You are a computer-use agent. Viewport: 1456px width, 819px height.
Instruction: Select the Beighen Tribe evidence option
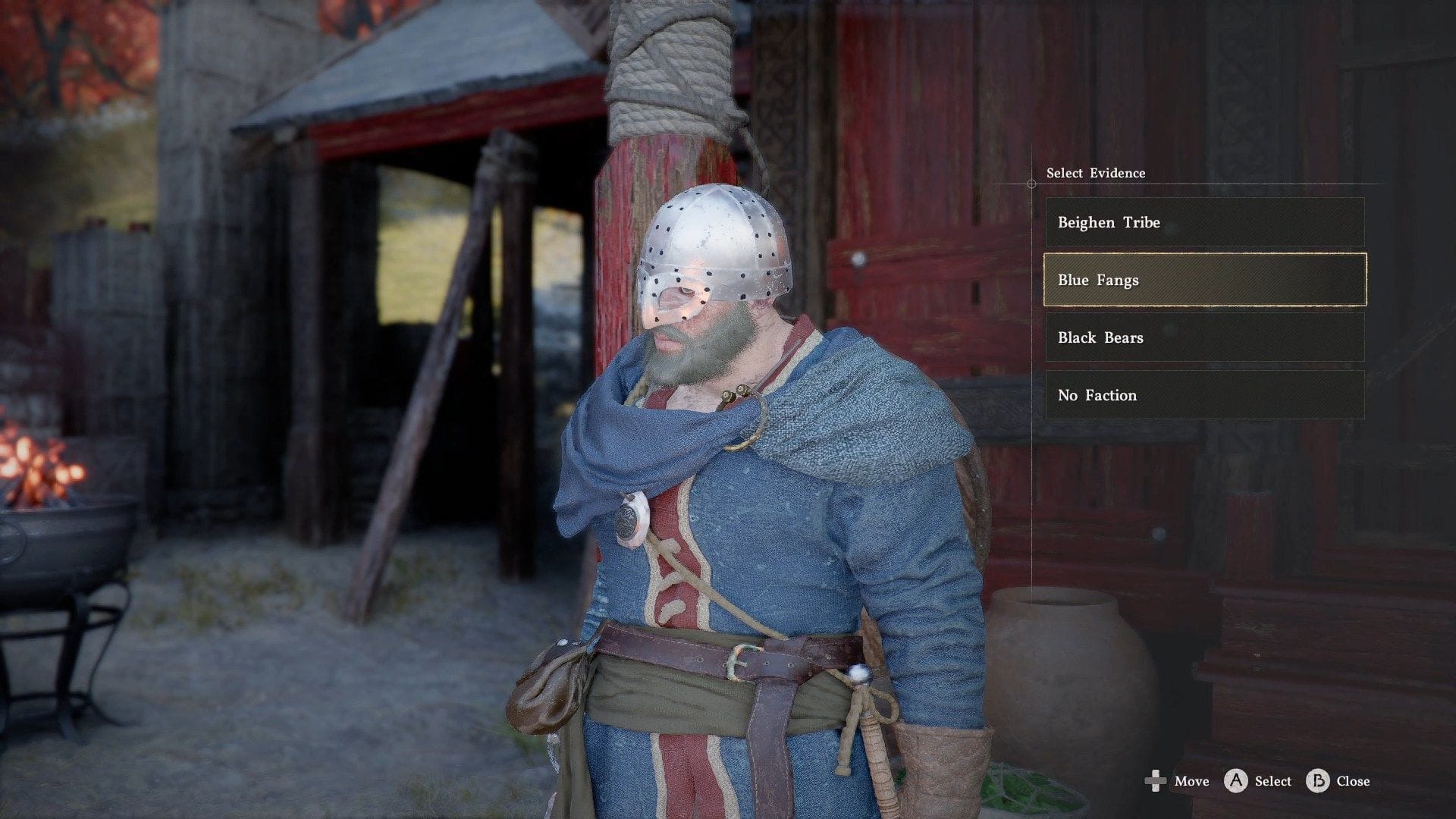1204,222
